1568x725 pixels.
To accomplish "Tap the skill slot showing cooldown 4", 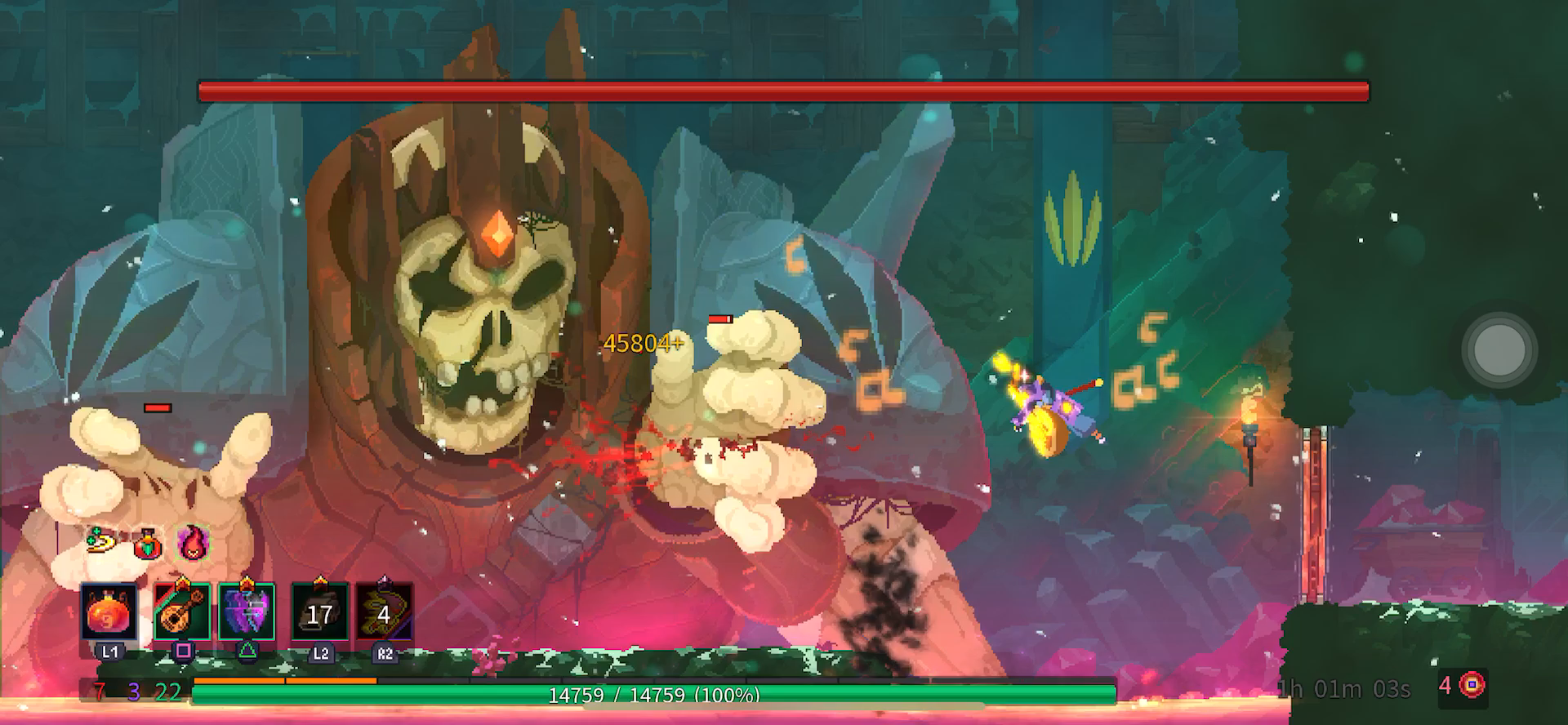I will click(x=384, y=612).
